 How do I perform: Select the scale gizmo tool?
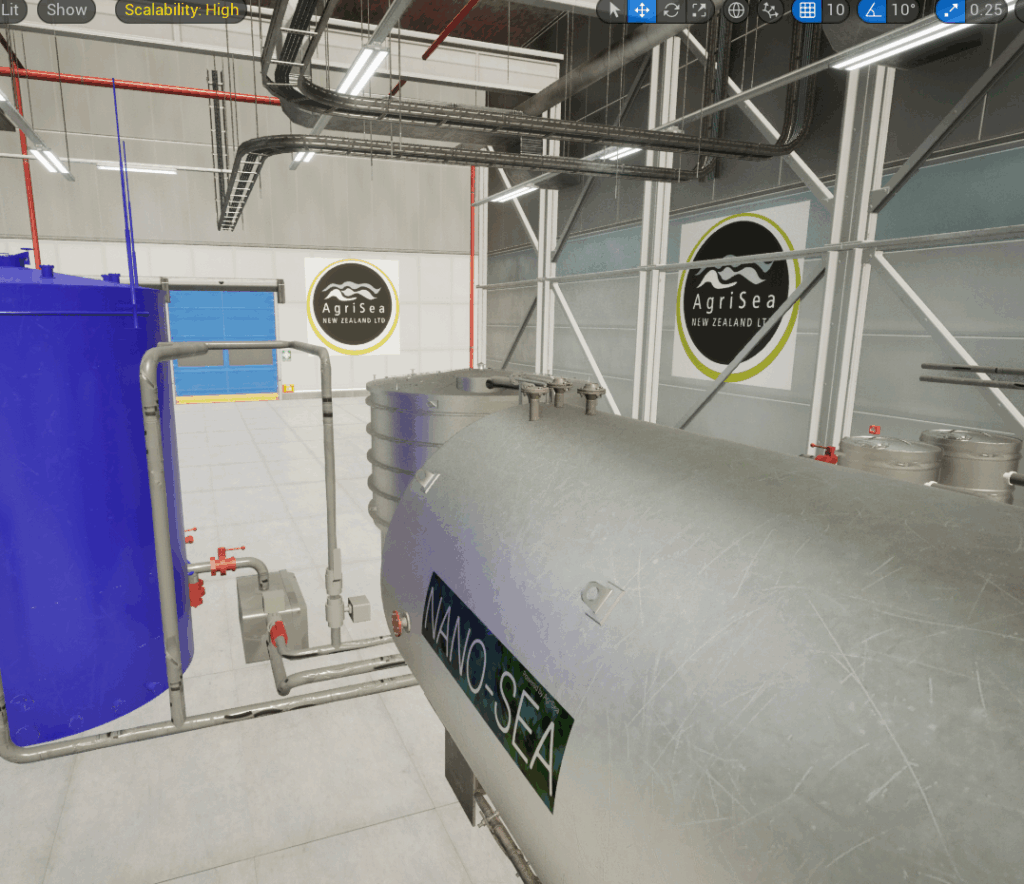tap(699, 10)
